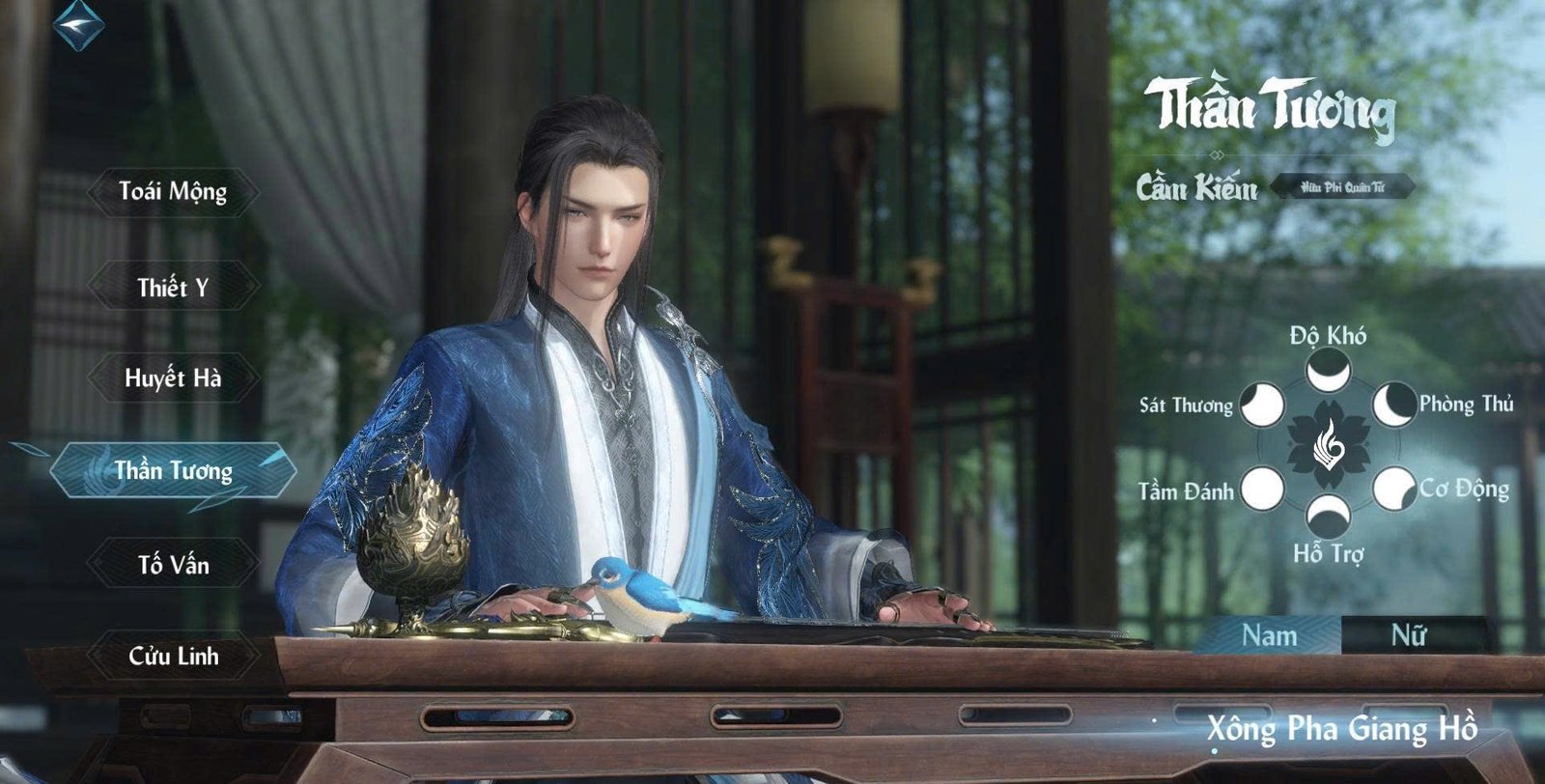This screenshot has width=1545, height=784.
Task: Select the Toái Mộng class
Action: click(x=173, y=191)
